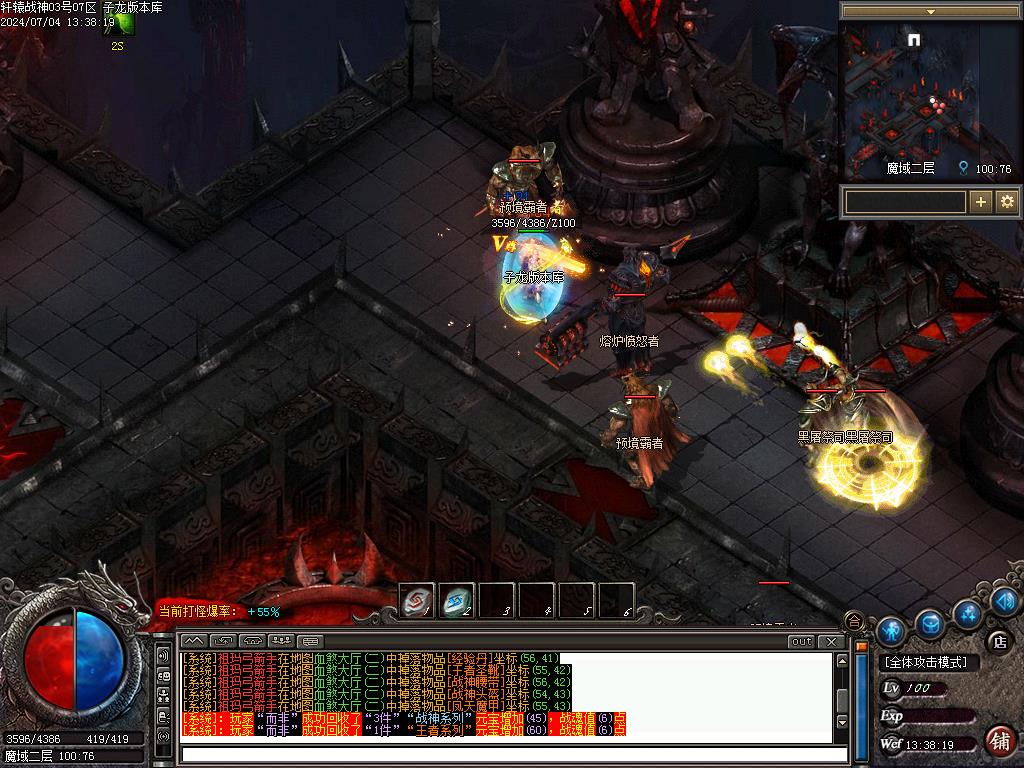Viewport: 1024px width, 768px height.
Task: Open the character figure round icon
Action: click(x=890, y=630)
